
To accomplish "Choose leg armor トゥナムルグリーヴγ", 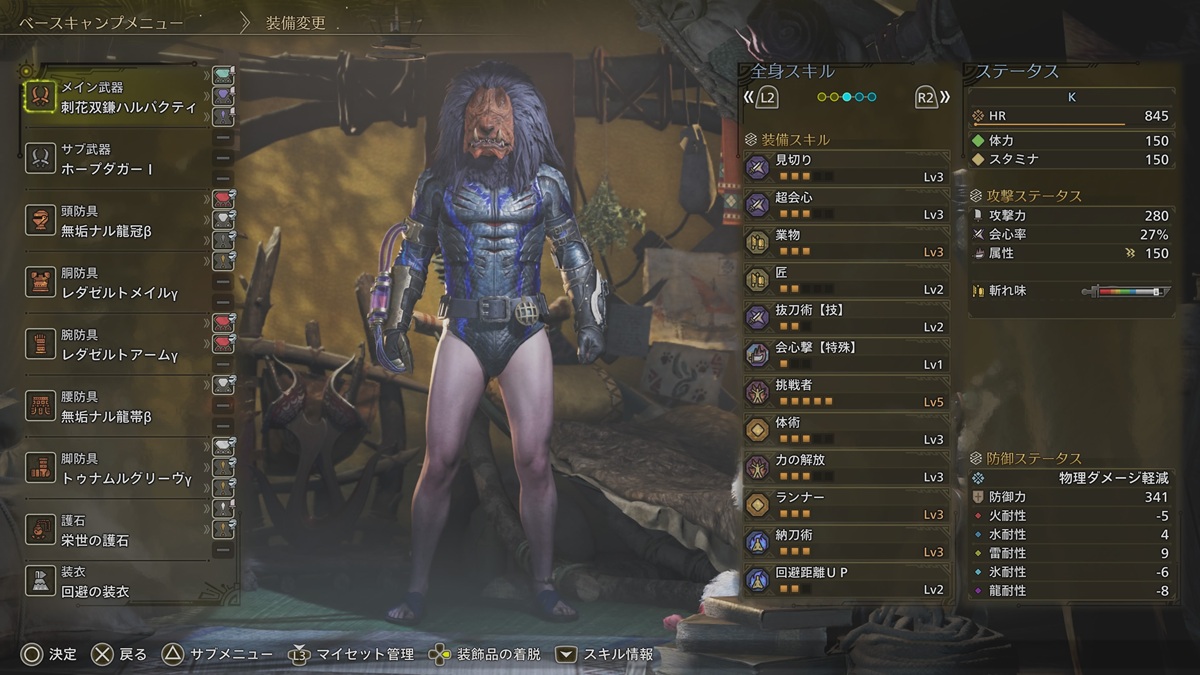I will (x=115, y=469).
